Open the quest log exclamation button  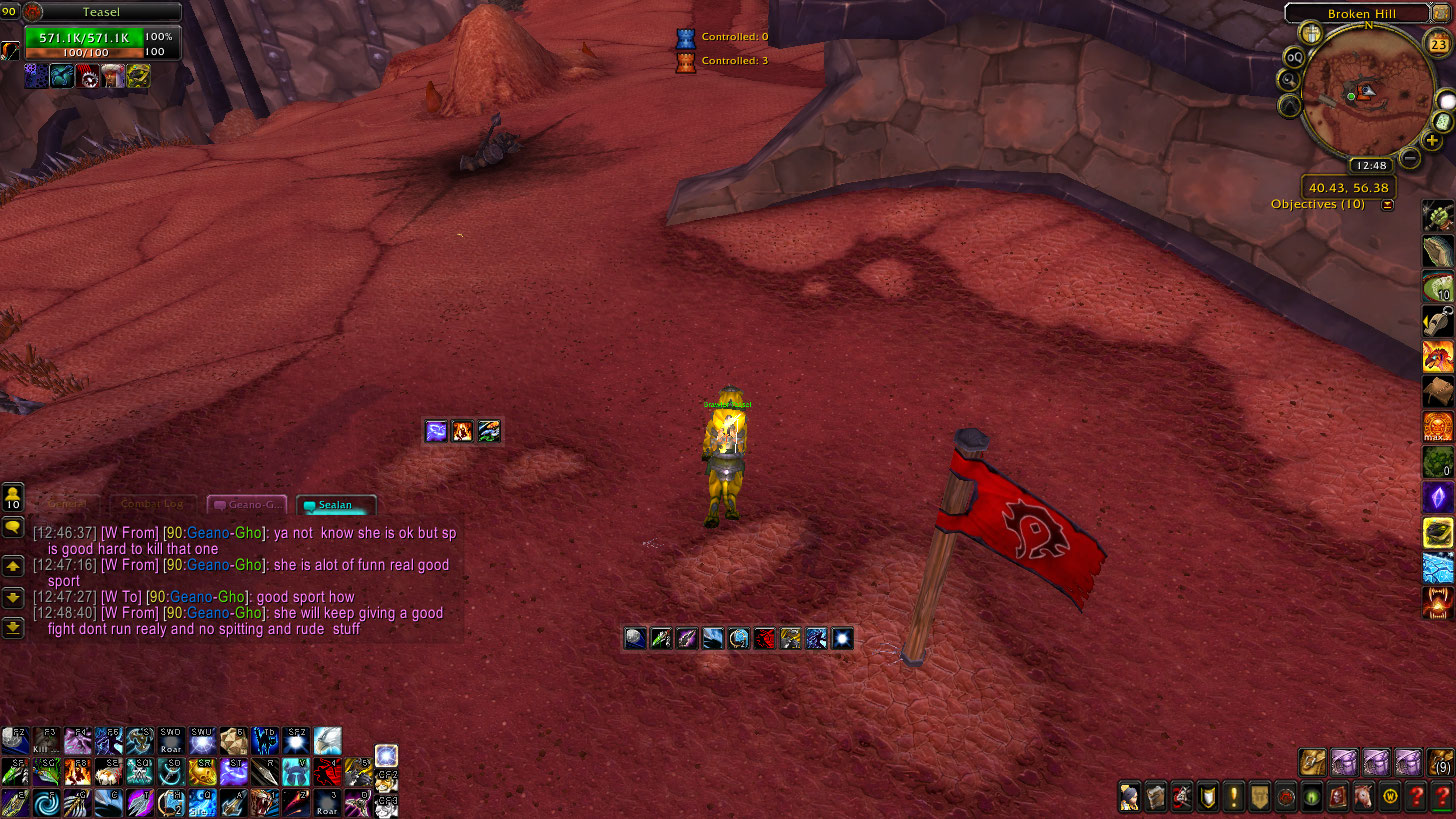click(x=1234, y=797)
